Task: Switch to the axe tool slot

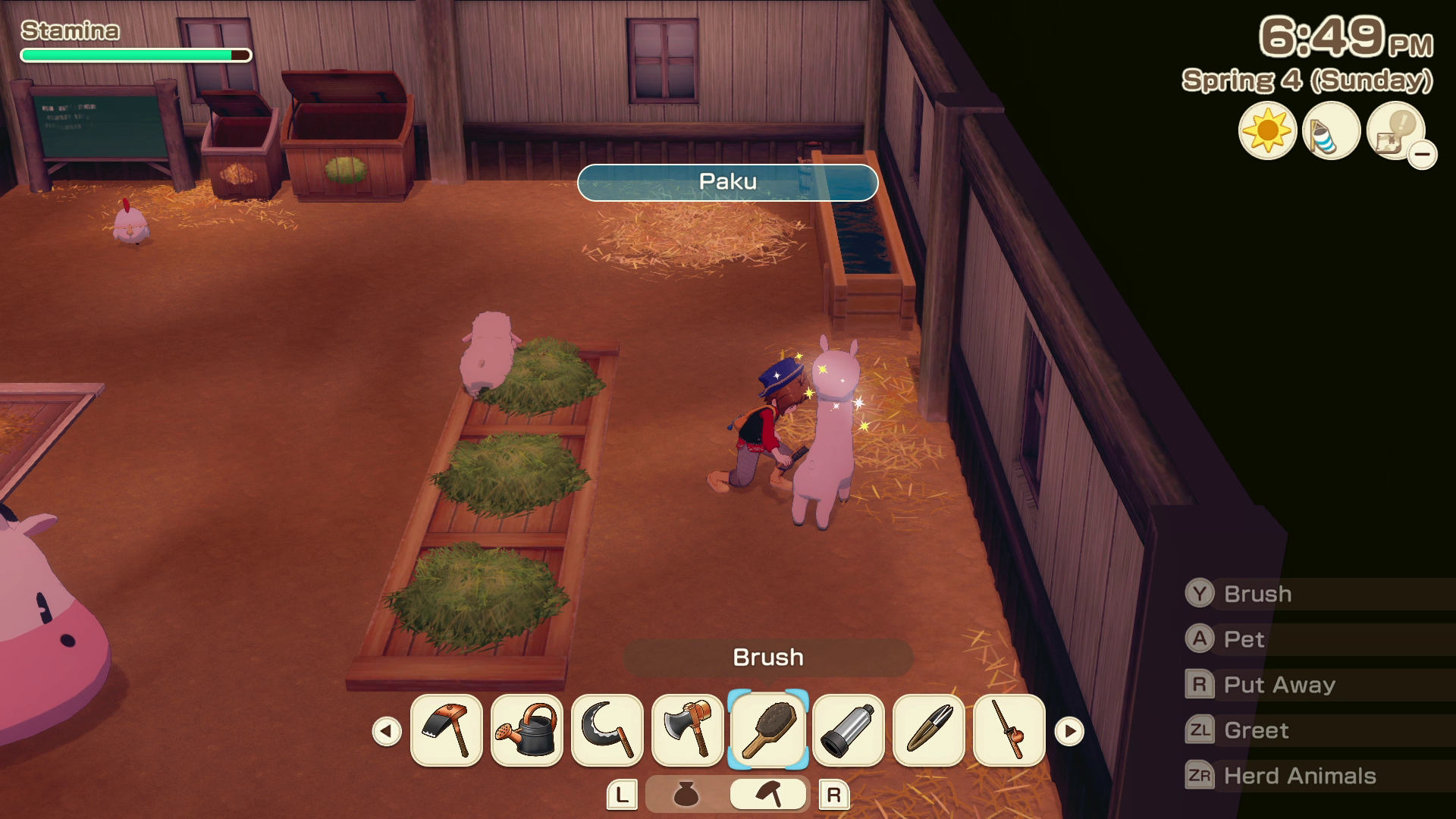Action: [687, 731]
